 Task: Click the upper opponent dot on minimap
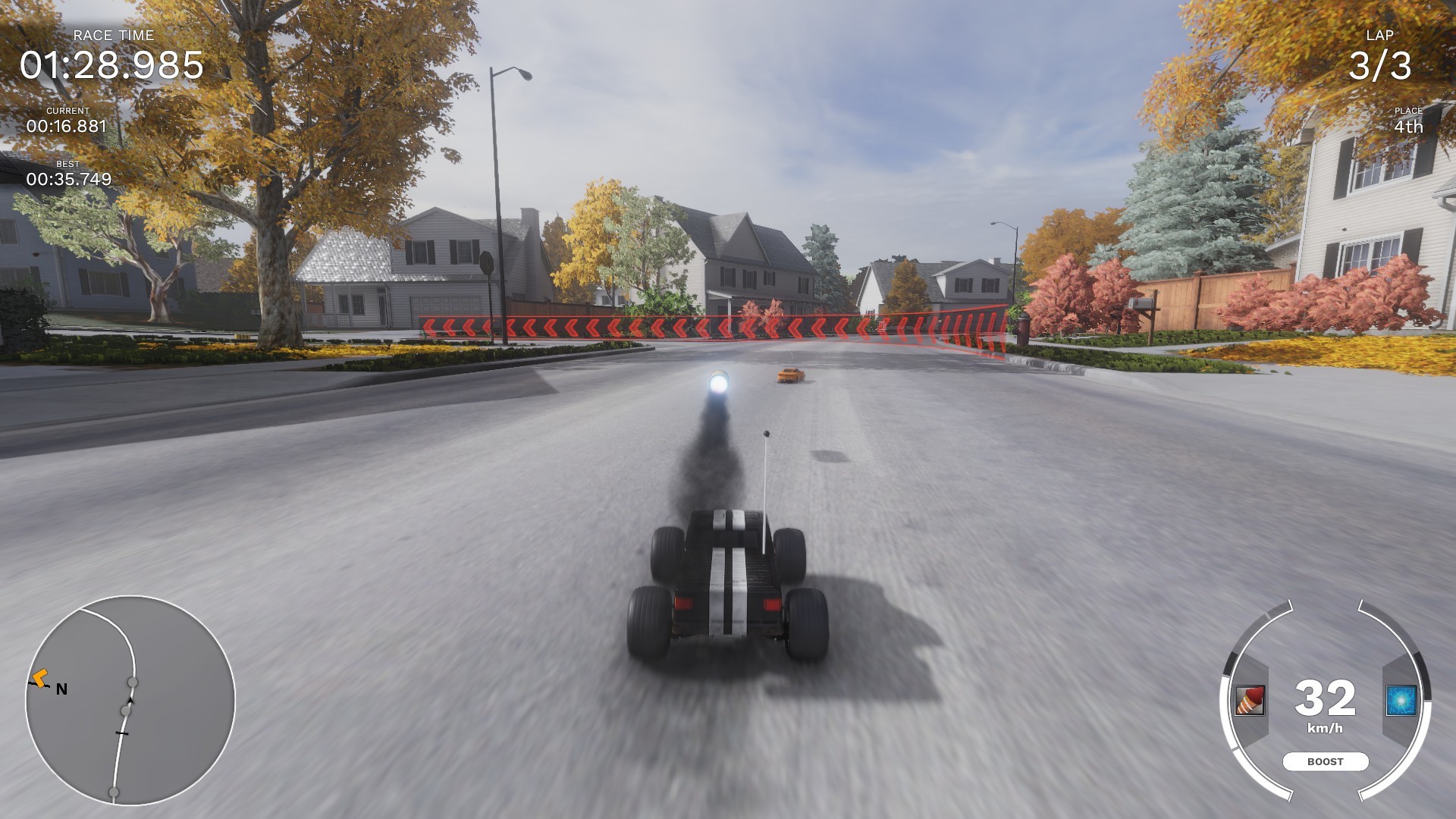click(x=133, y=682)
